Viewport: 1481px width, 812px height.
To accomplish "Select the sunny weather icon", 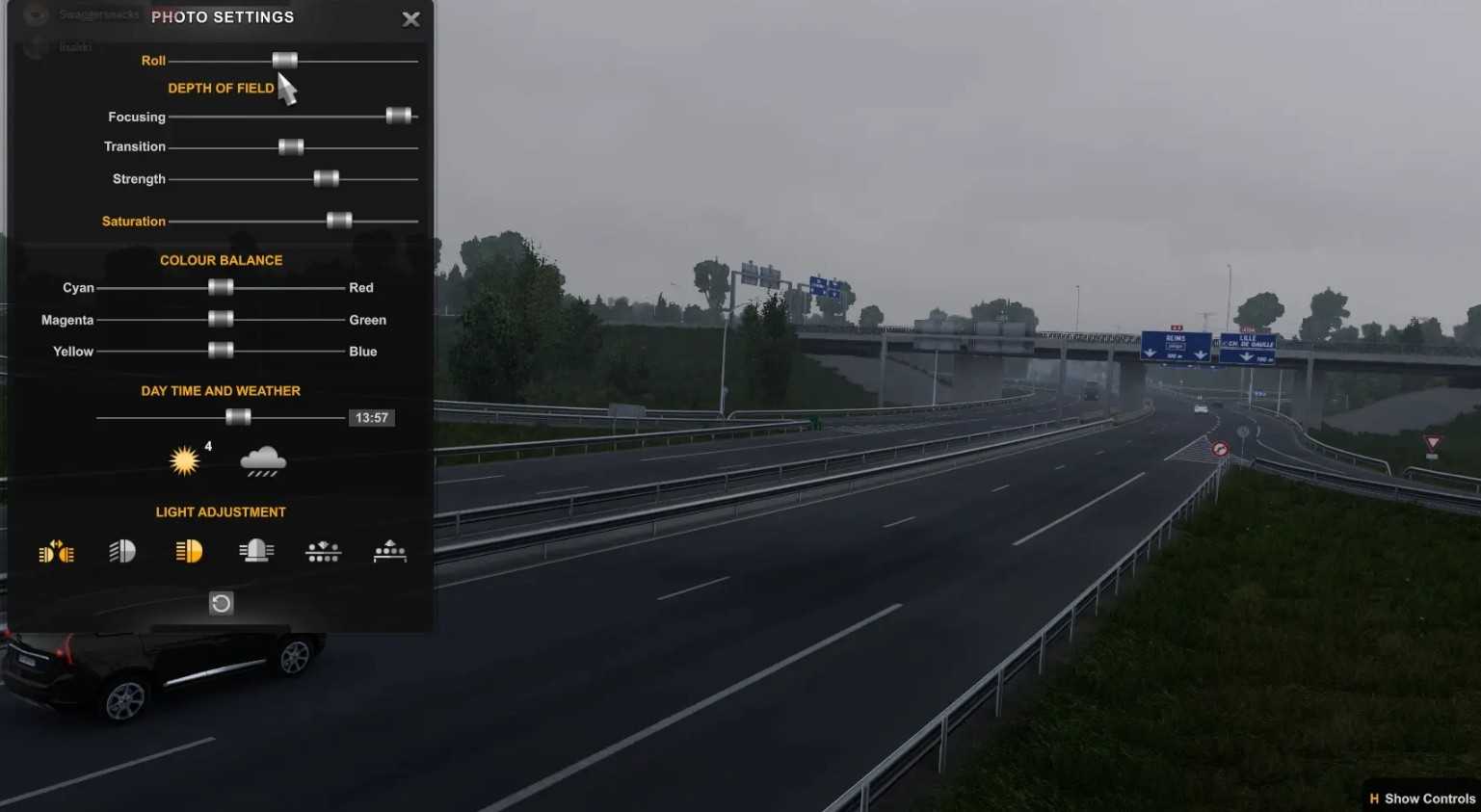I will click(x=185, y=460).
